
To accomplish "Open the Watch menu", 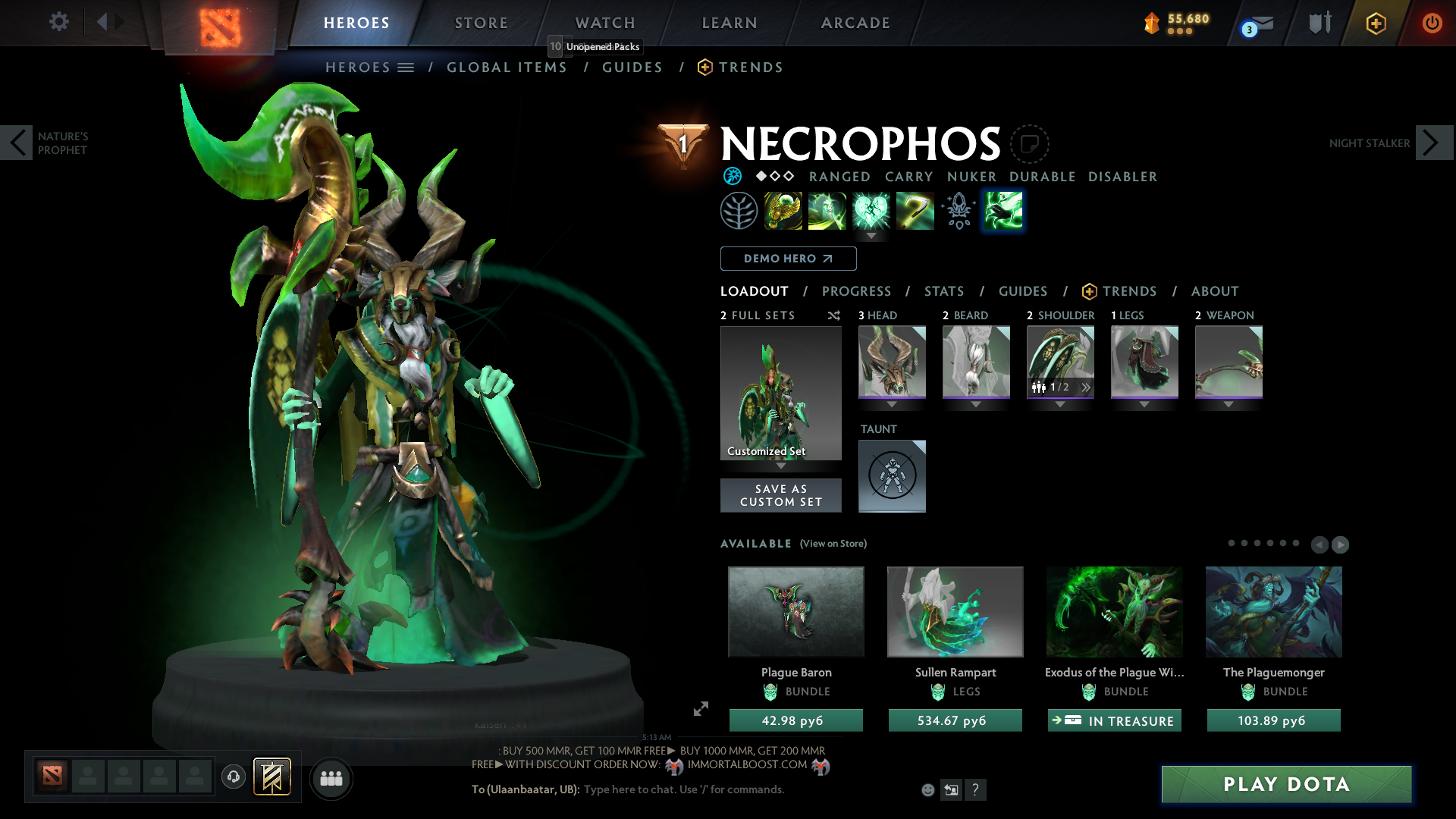I will 604,23.
